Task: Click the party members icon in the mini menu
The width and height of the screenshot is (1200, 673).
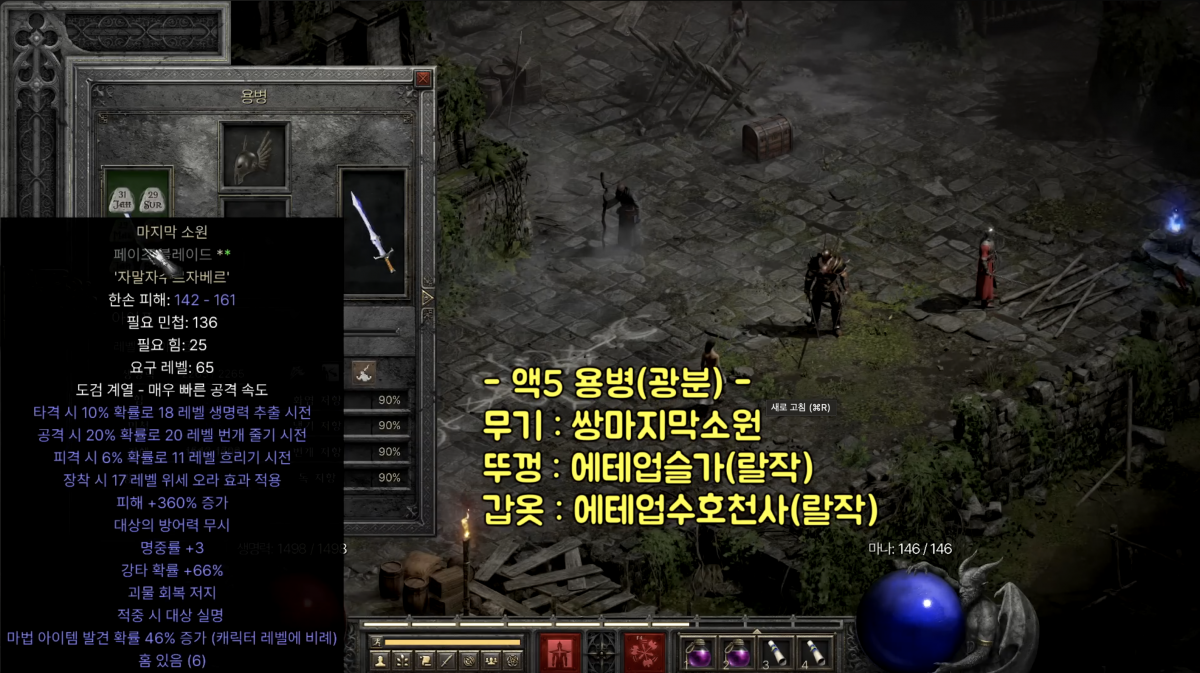Action: [x=490, y=661]
